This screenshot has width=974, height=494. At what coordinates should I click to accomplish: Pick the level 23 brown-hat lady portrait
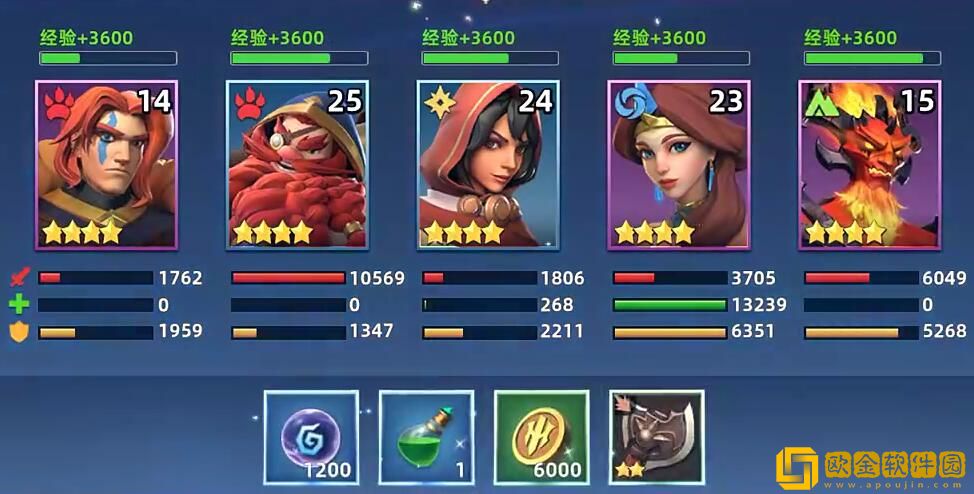pyautogui.click(x=679, y=165)
